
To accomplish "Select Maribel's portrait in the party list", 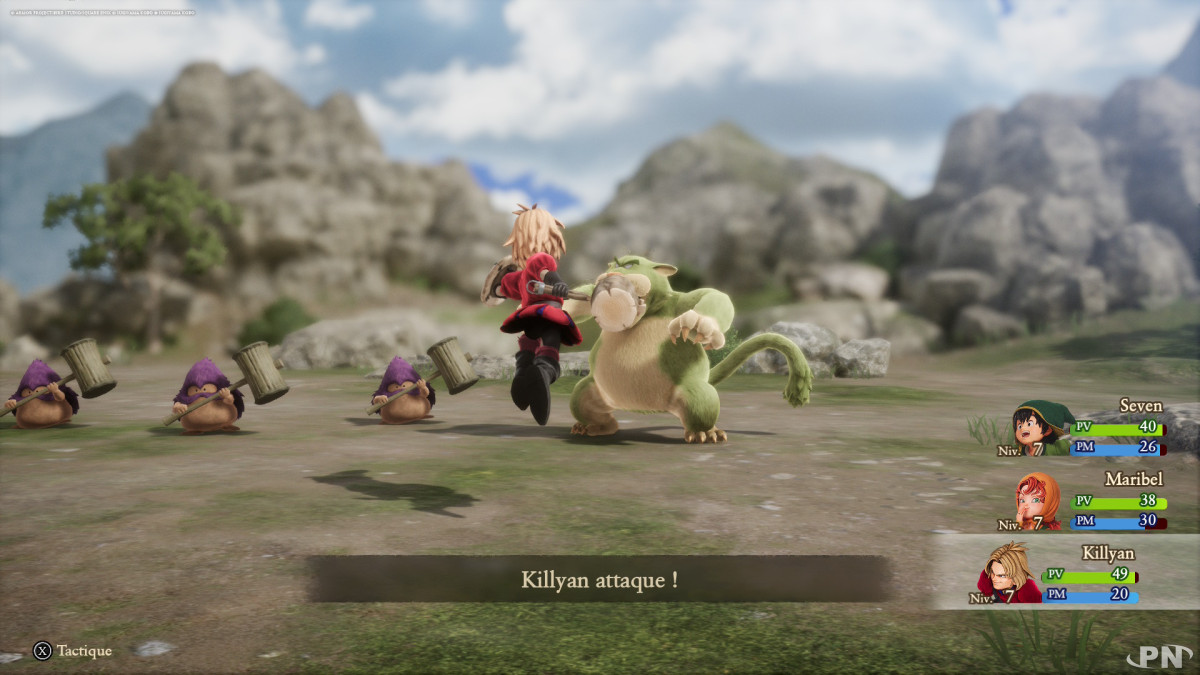I will coord(1040,500).
